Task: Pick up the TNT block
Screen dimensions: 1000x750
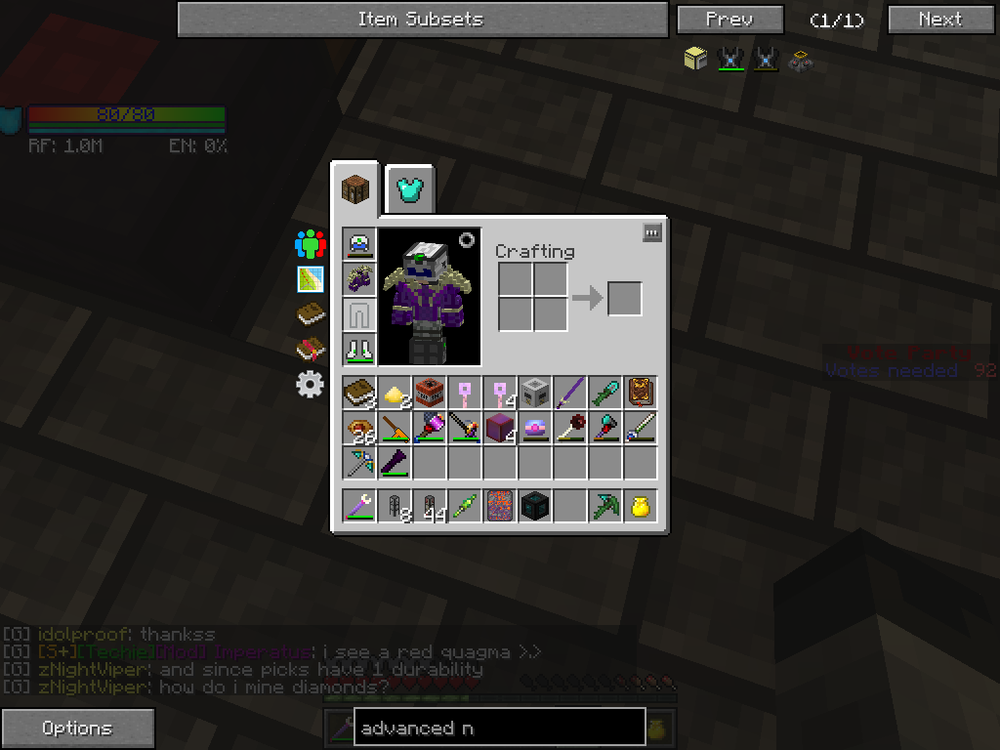Action: [430, 392]
